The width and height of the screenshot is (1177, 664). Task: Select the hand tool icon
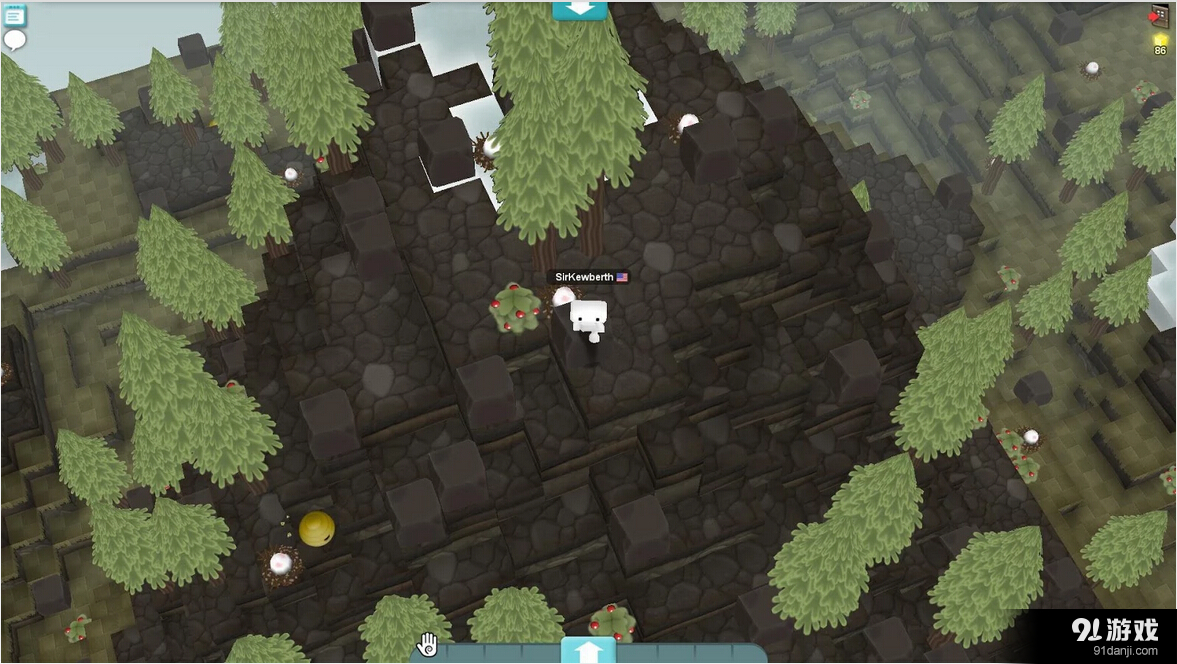pyautogui.click(x=428, y=645)
